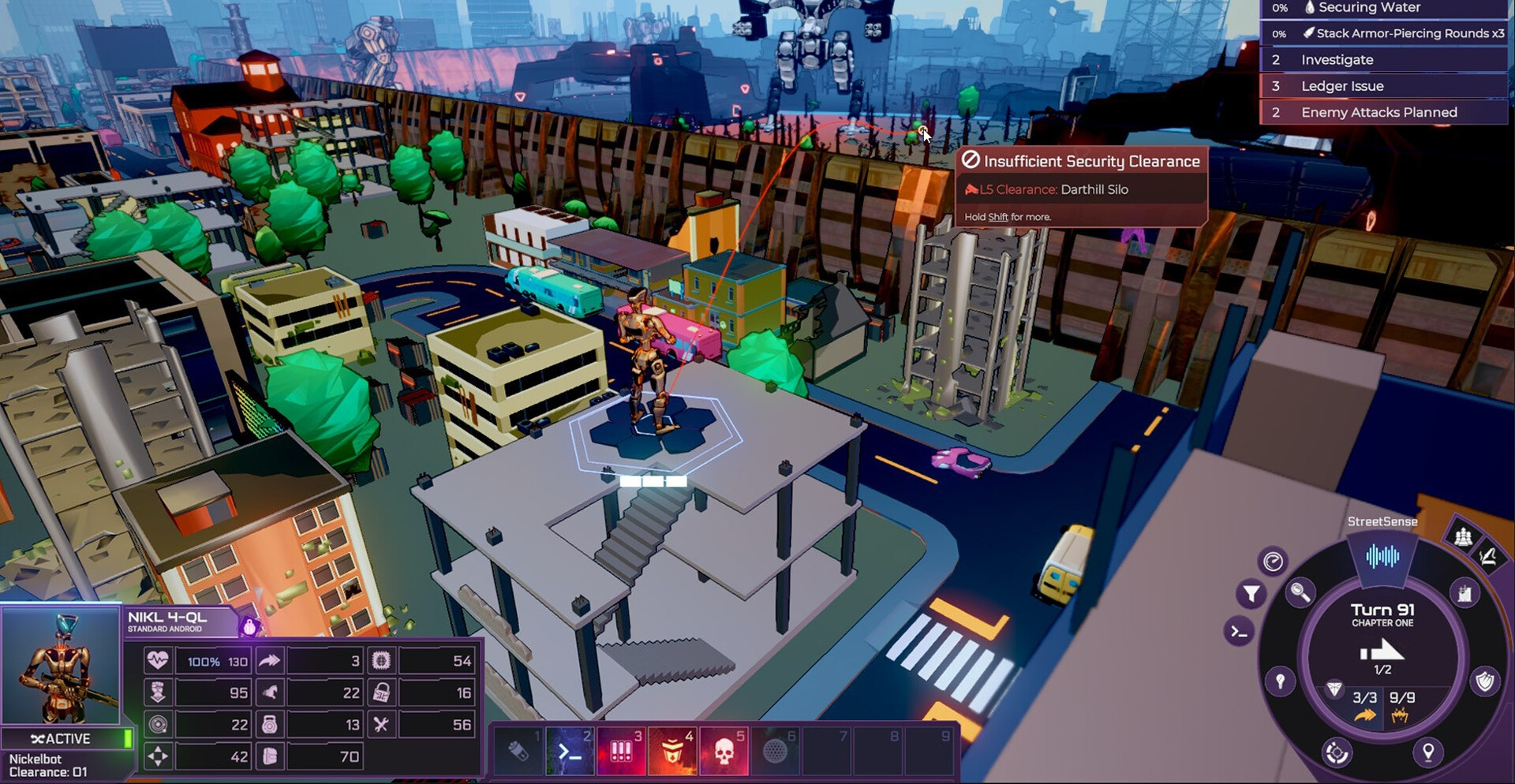Toggle the ACTIVE stance button

click(x=63, y=739)
